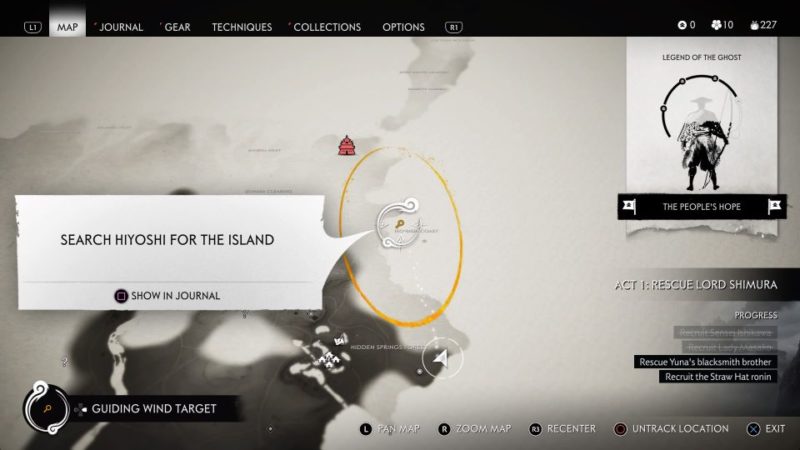
Task: Select the quest marker inside the orange circle
Action: point(398,226)
